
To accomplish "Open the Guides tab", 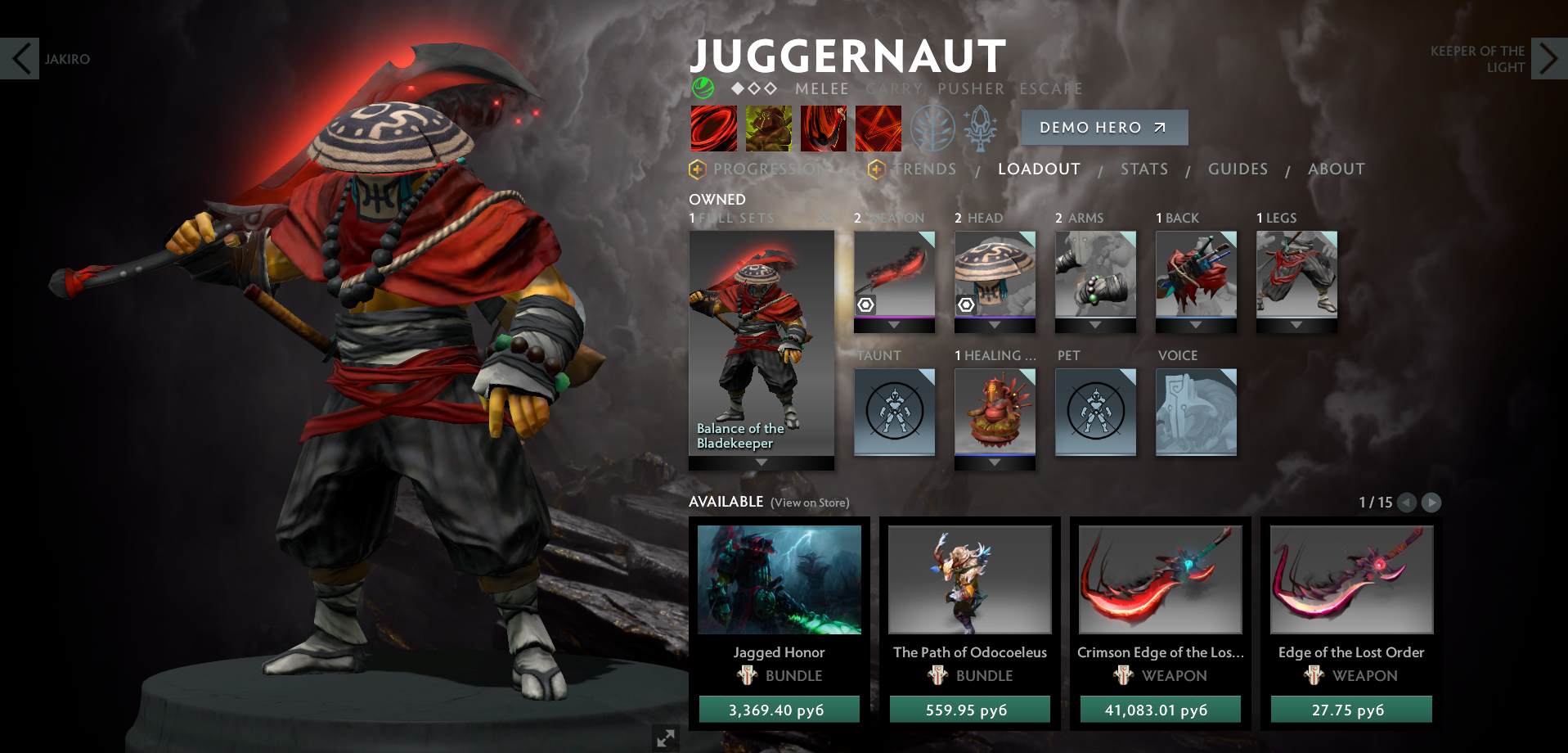I will click(x=1238, y=169).
